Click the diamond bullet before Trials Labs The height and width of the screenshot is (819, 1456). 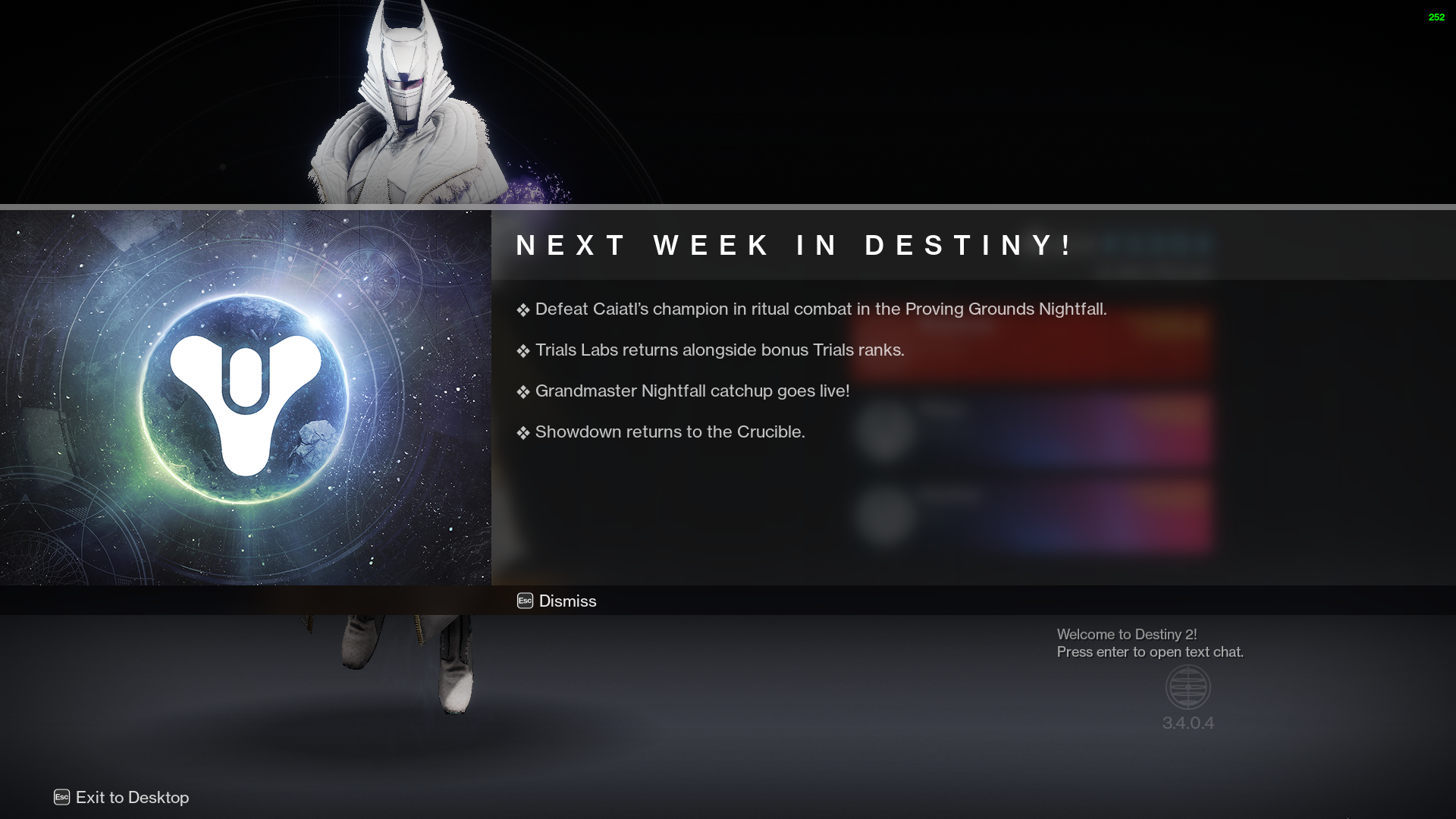522,350
